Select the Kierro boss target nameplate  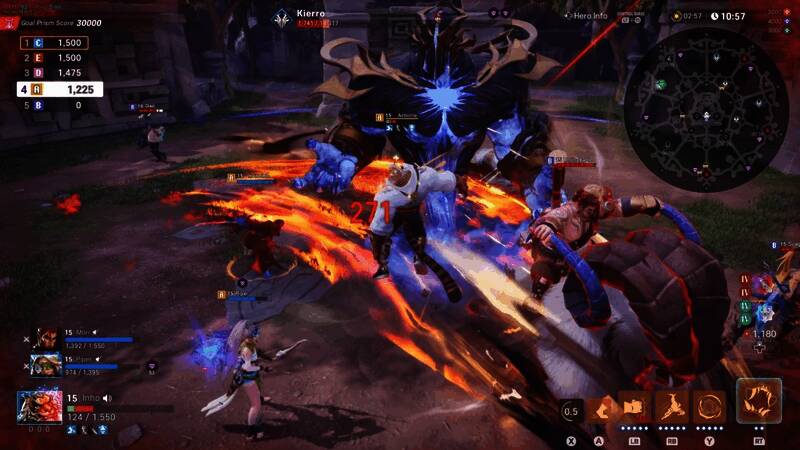tap(312, 17)
